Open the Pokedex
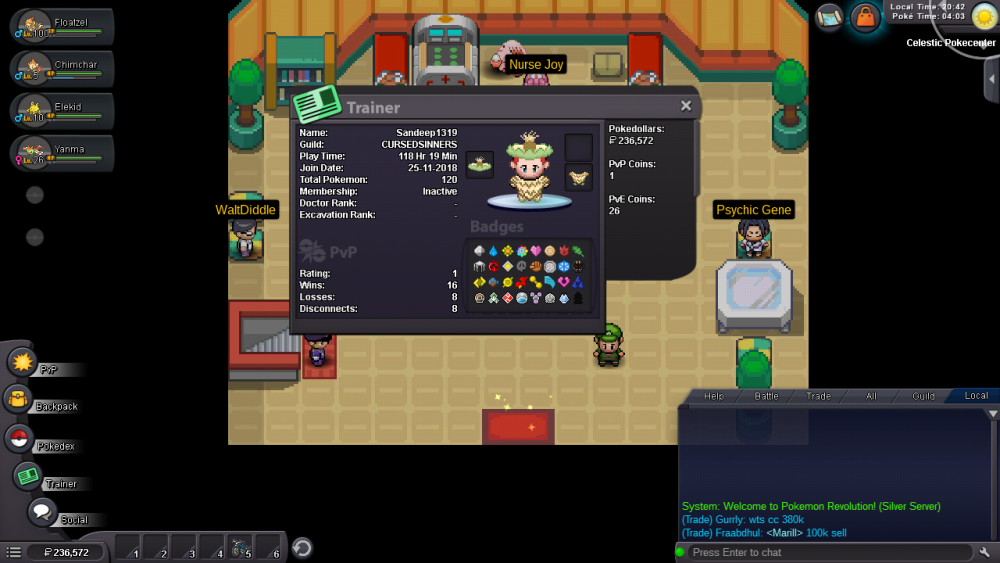This screenshot has width=1000, height=563. (18, 438)
